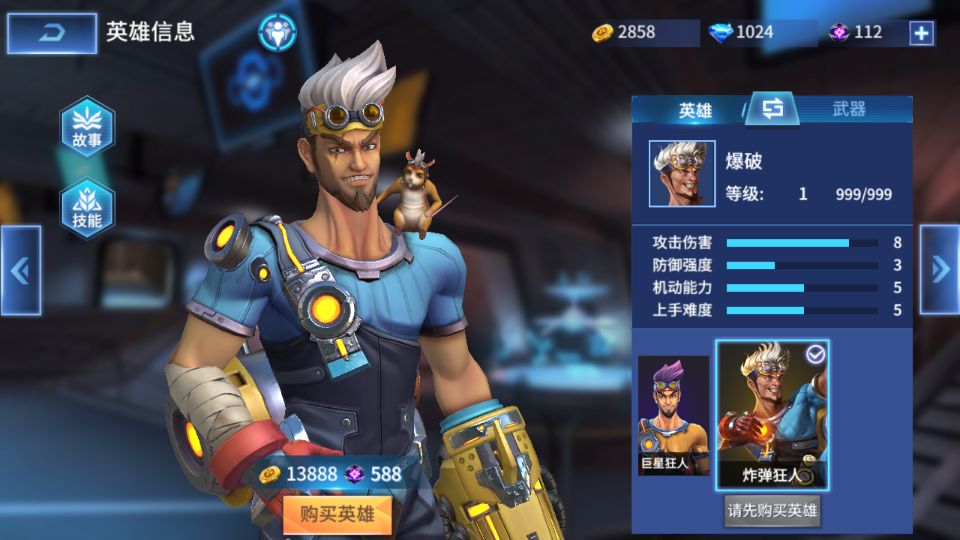This screenshot has height=540, width=960.
Task: Click the round hero class icon beside title
Action: 277,32
